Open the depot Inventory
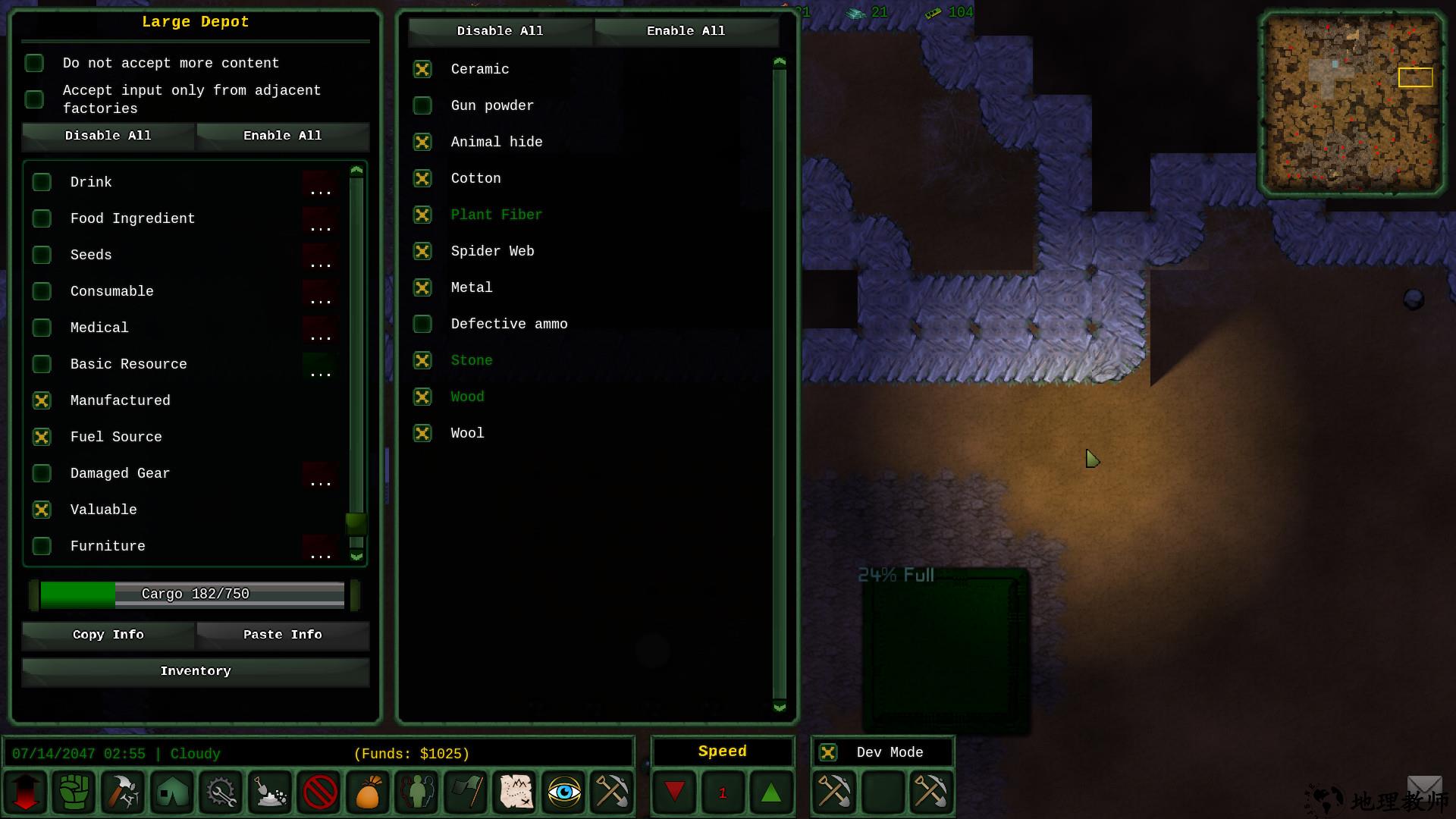The height and width of the screenshot is (819, 1456). [x=195, y=671]
